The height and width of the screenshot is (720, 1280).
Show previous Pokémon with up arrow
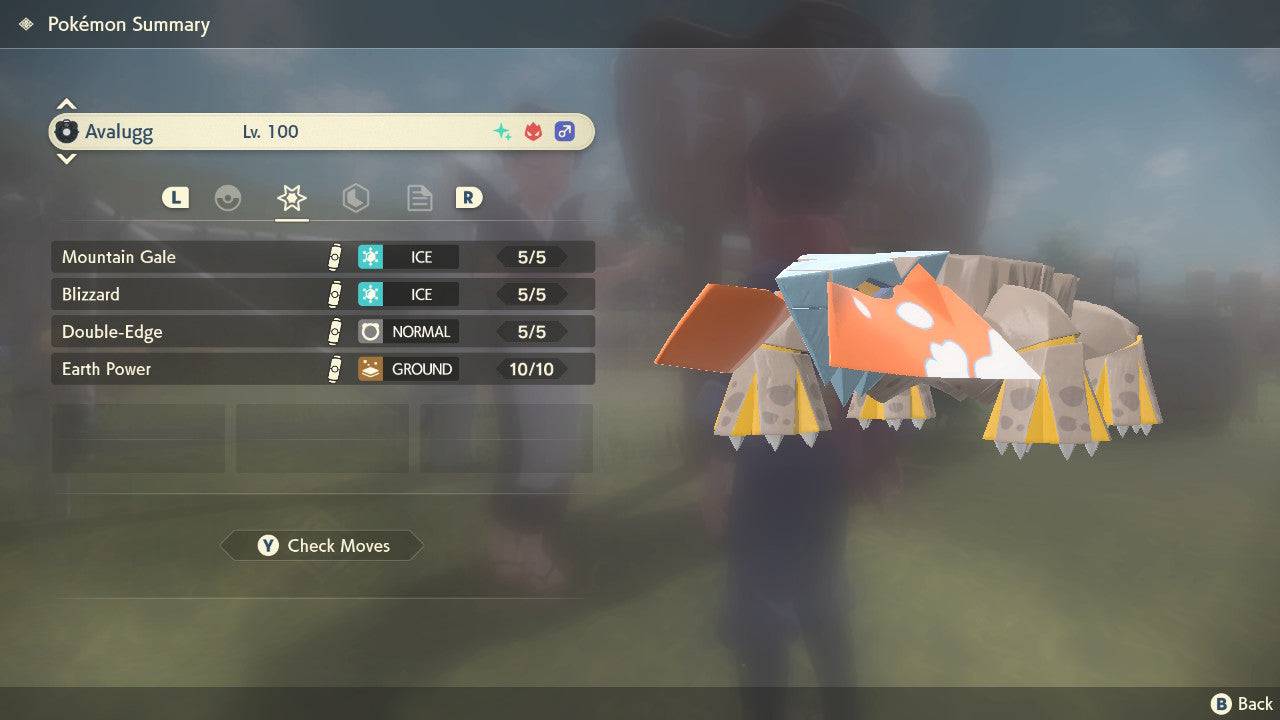(x=66, y=104)
